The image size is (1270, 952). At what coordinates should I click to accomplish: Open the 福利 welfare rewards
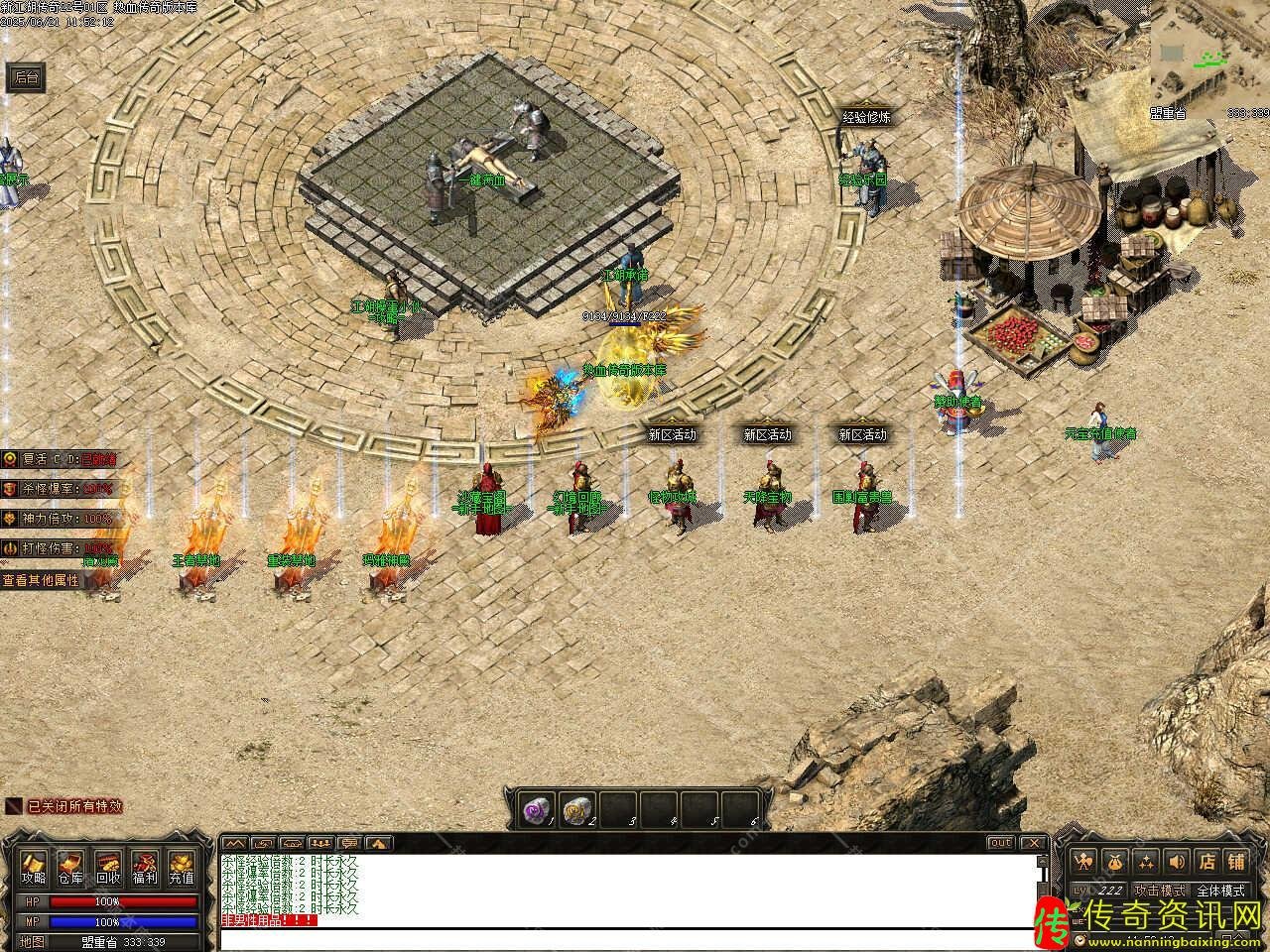pos(145,868)
